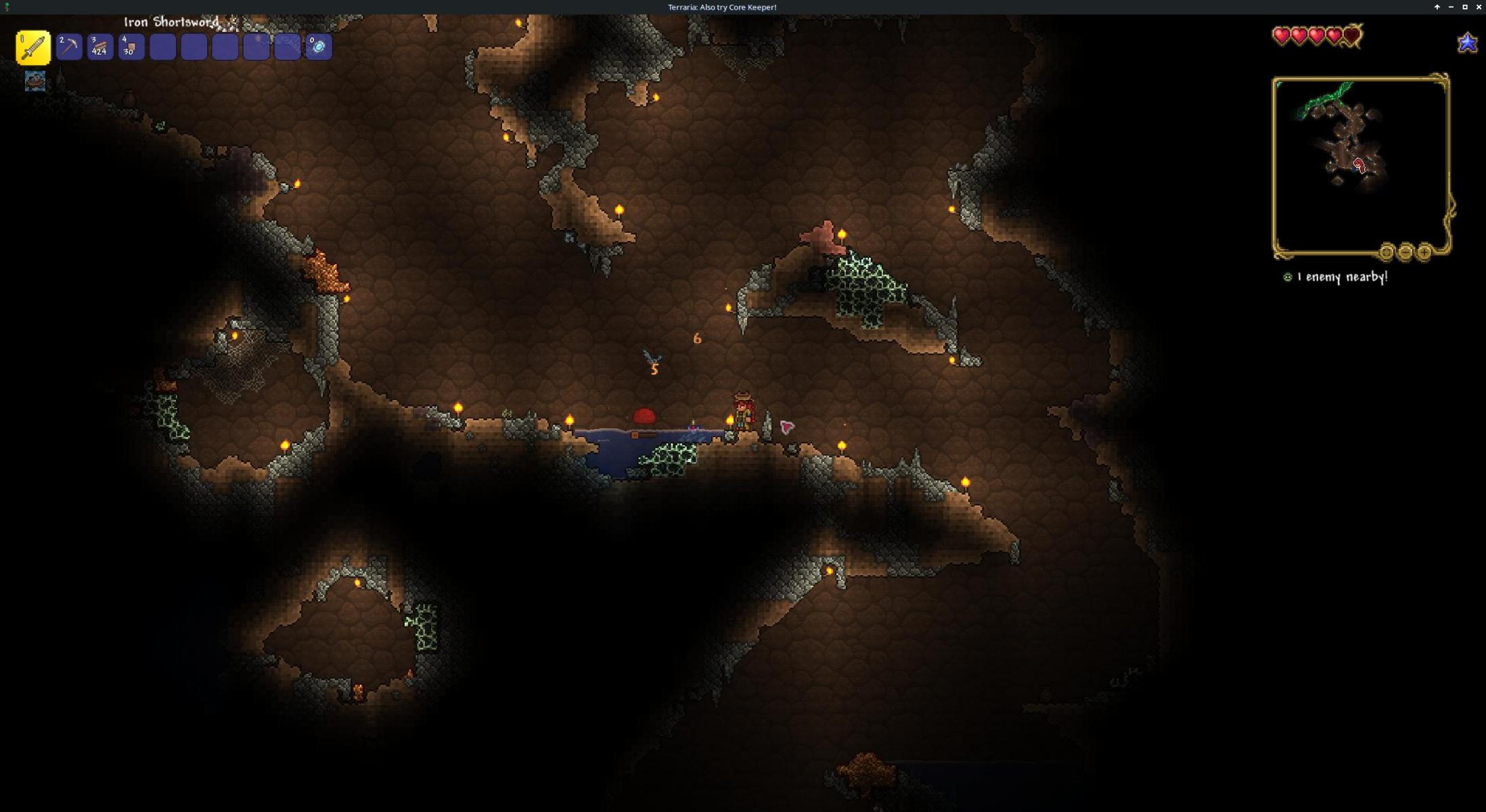Zoom in the minimap with the plus button
Screen dimensions: 1486x812
click(x=1424, y=252)
